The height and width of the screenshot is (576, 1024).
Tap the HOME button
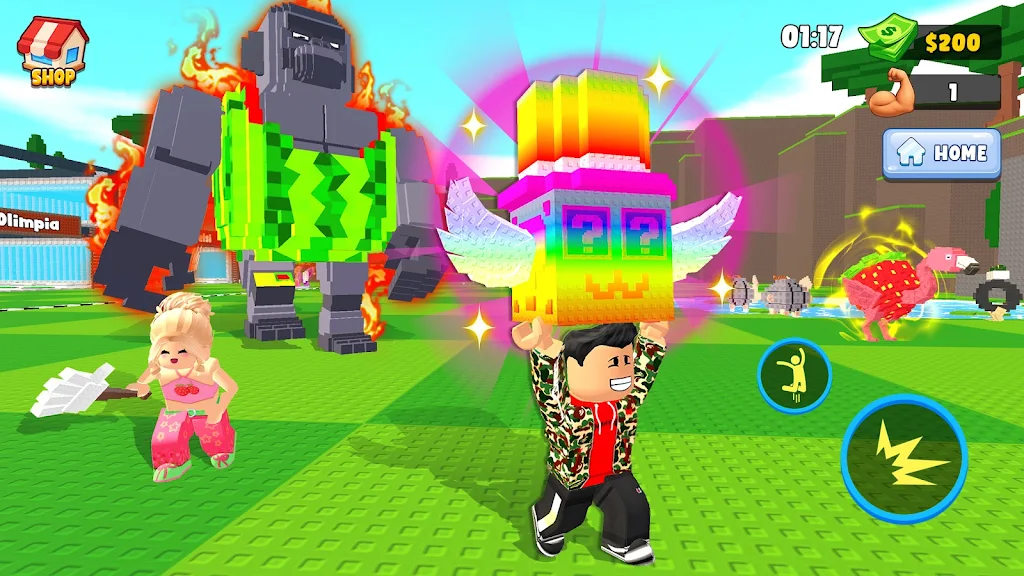tap(941, 153)
